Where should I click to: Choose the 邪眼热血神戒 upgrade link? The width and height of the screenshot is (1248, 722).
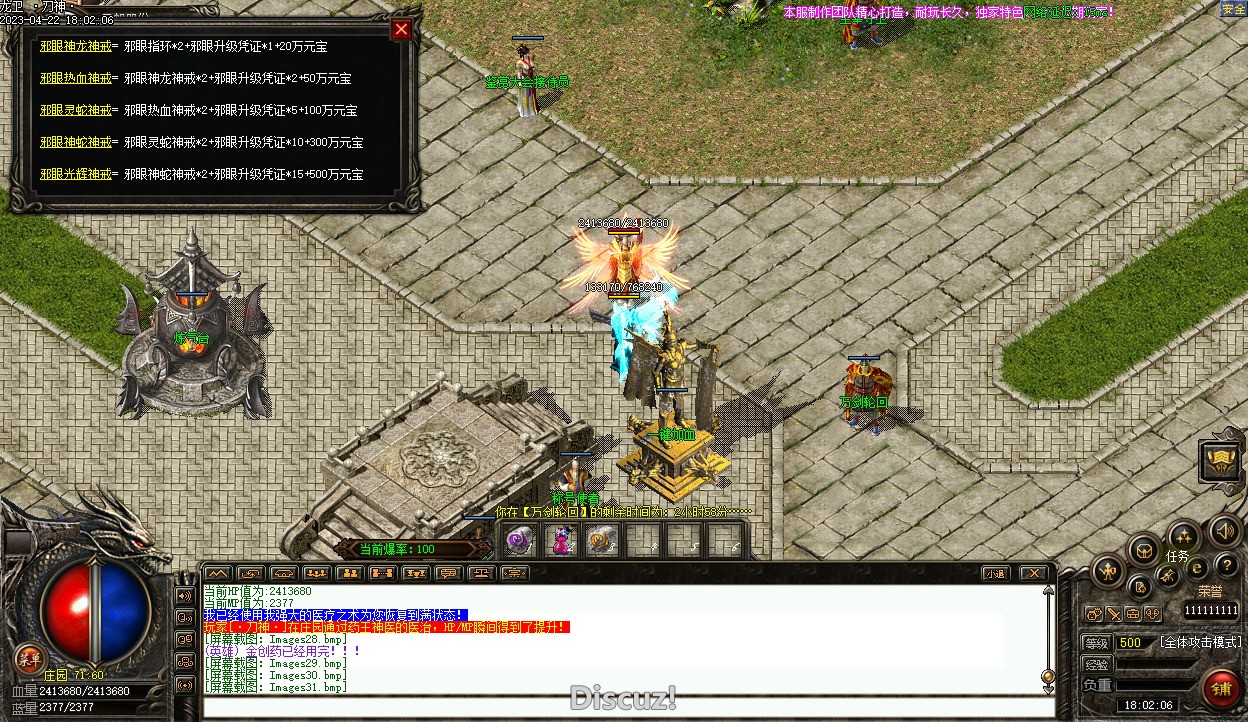coord(76,78)
